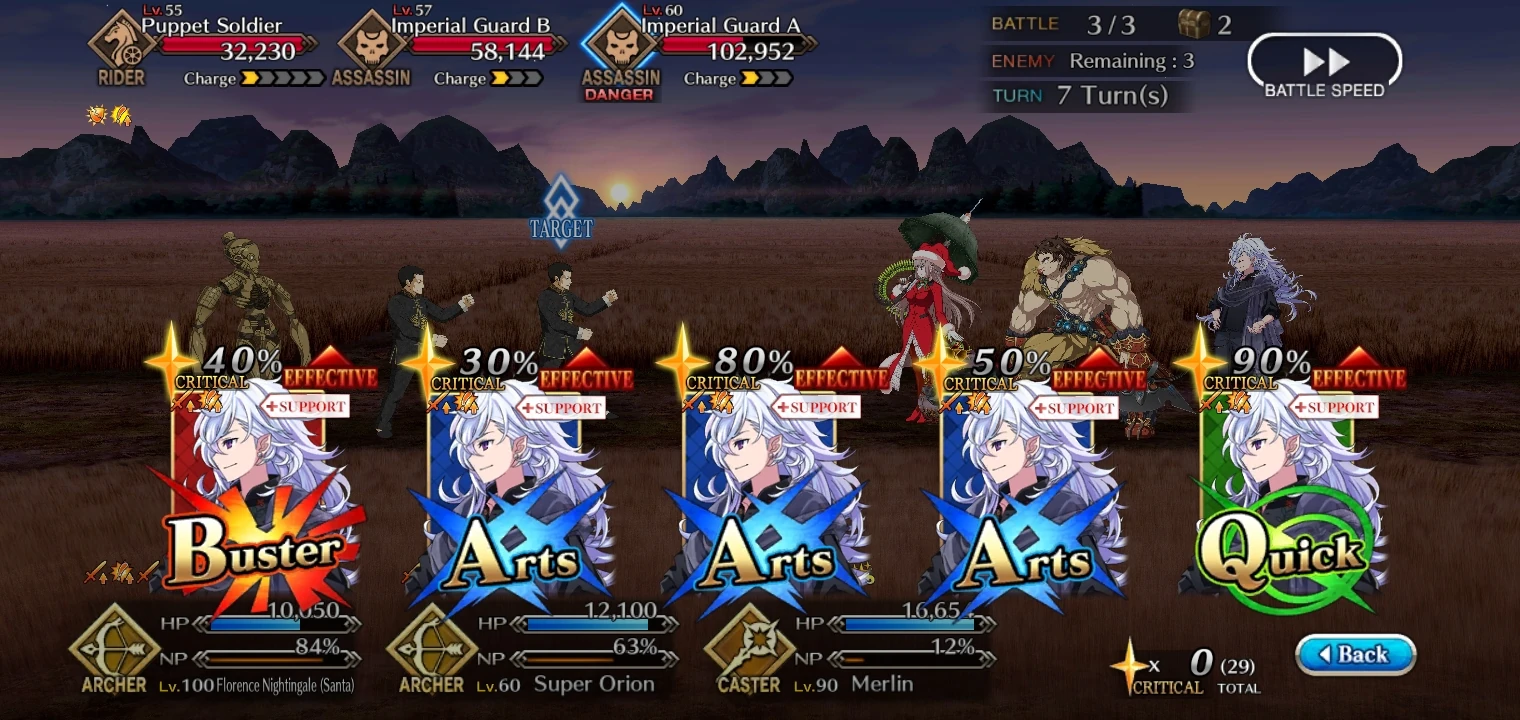Click the TARGET marker above the battlefield

pos(563,215)
